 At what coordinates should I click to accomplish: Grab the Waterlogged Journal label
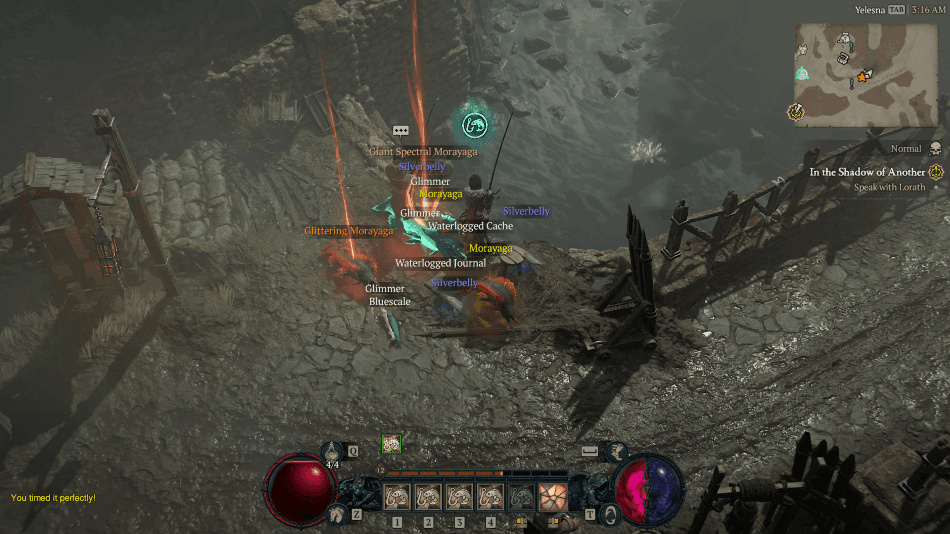pos(440,263)
